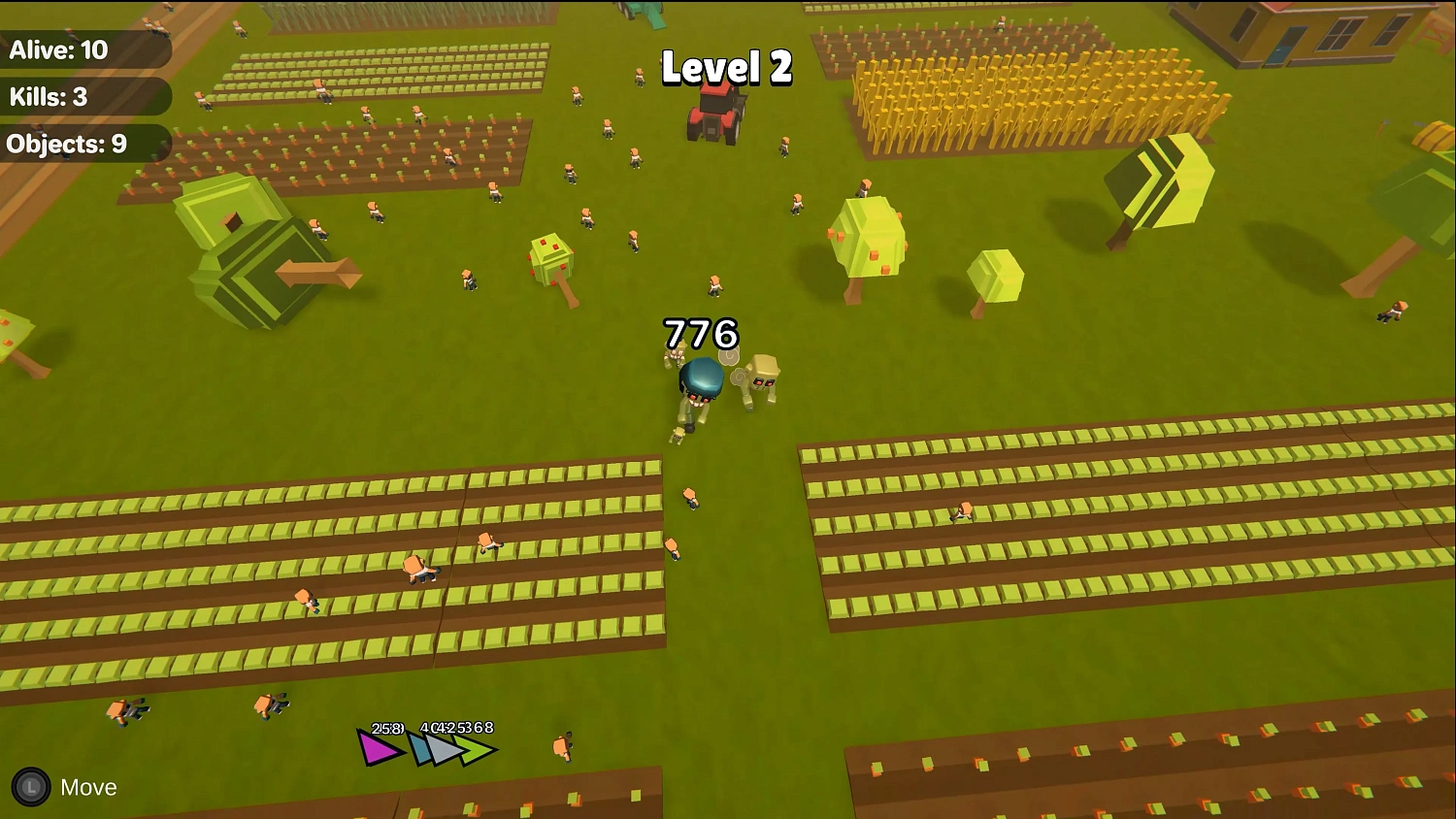
Task: Click the gray arrow indicator
Action: [x=445, y=747]
